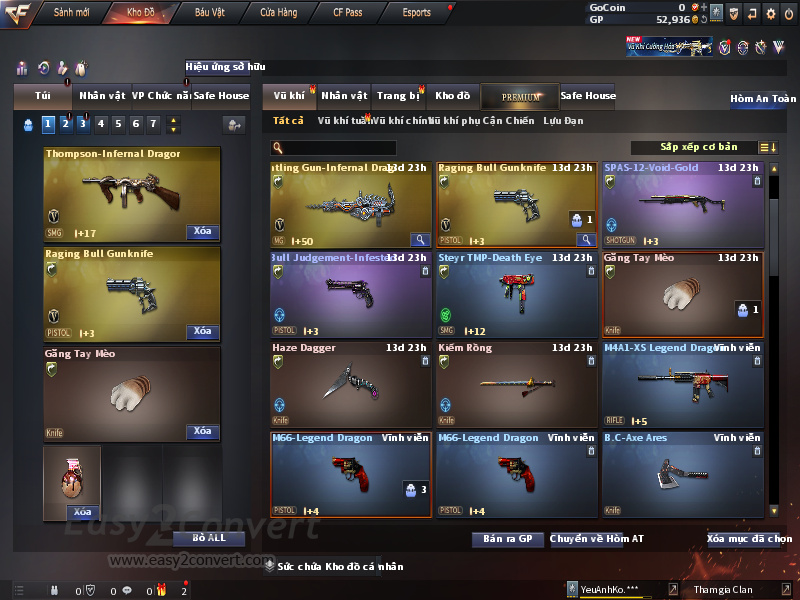
Task: Click Chuyển về Hòm AT button
Action: [597, 539]
